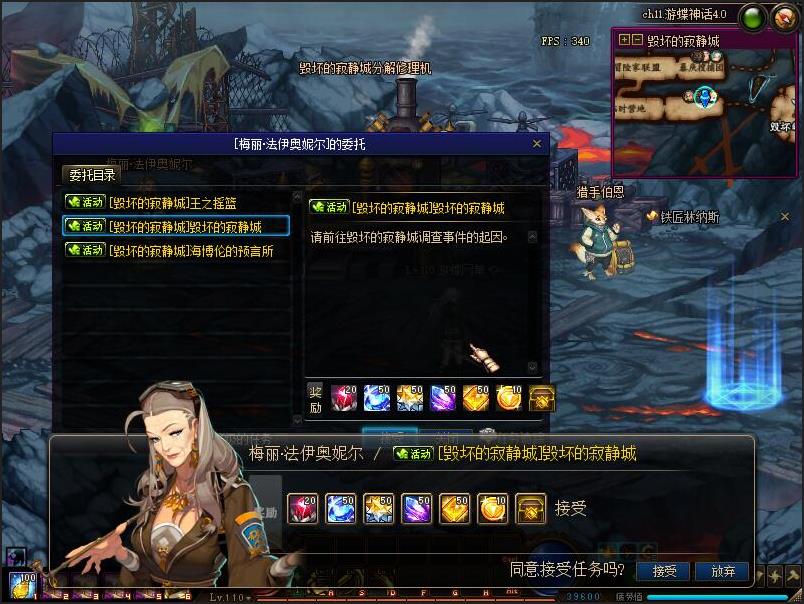Select the gold coin reward in quest details
Screen dimensions: 804x604
[x=509, y=397]
